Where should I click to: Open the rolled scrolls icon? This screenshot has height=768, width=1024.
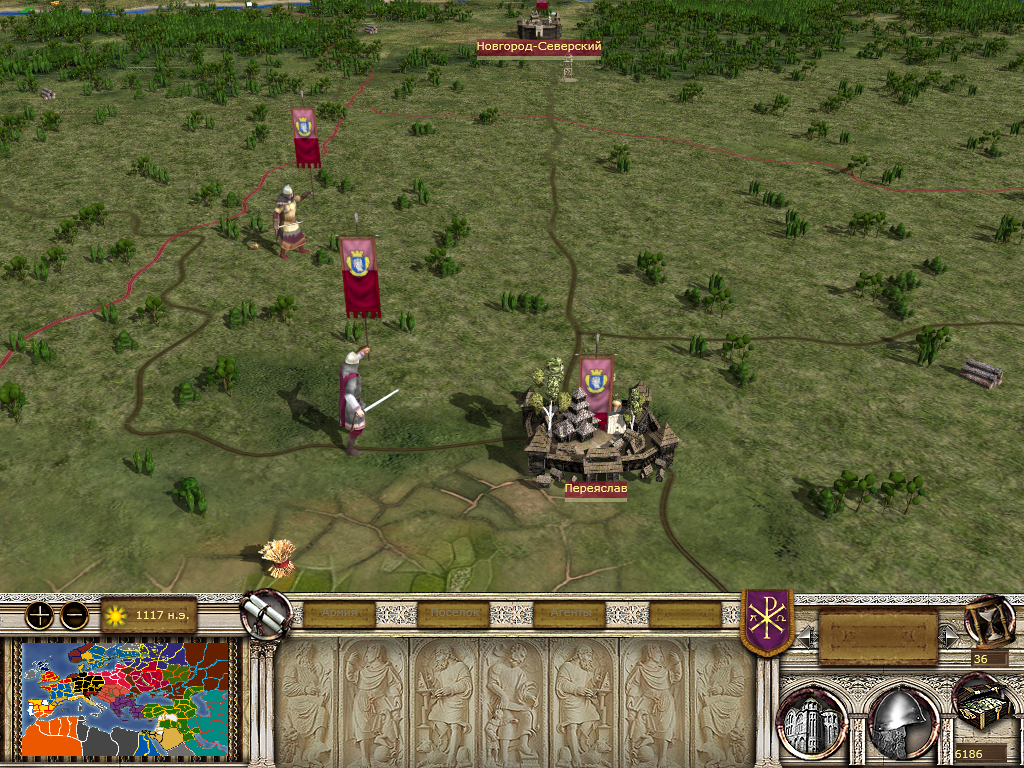coord(266,614)
